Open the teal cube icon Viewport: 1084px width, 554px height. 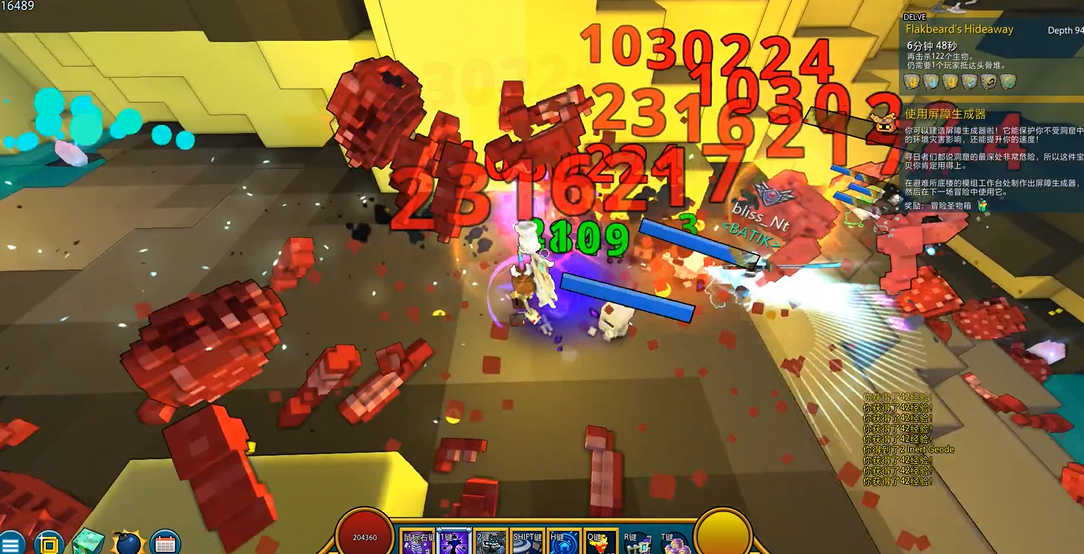click(87, 542)
